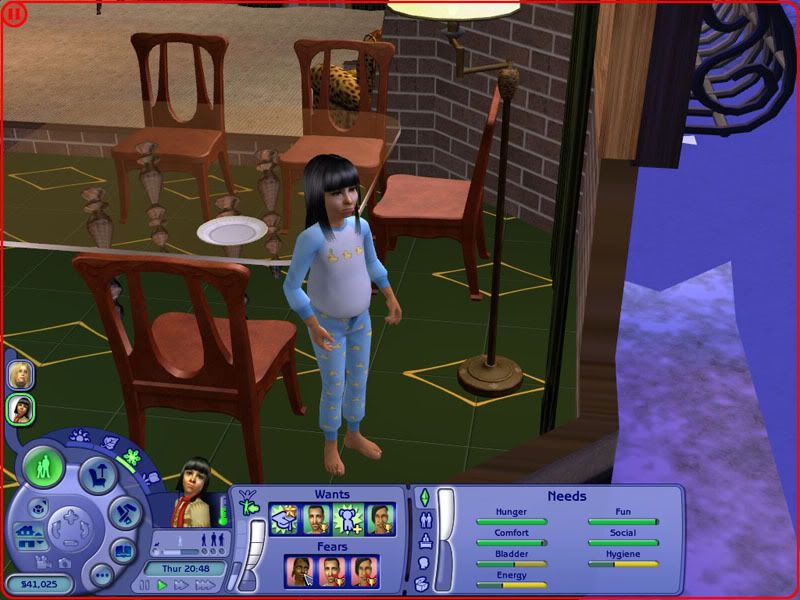Switch to the Relationships panel tab
800x600 pixels.
[x=424, y=520]
